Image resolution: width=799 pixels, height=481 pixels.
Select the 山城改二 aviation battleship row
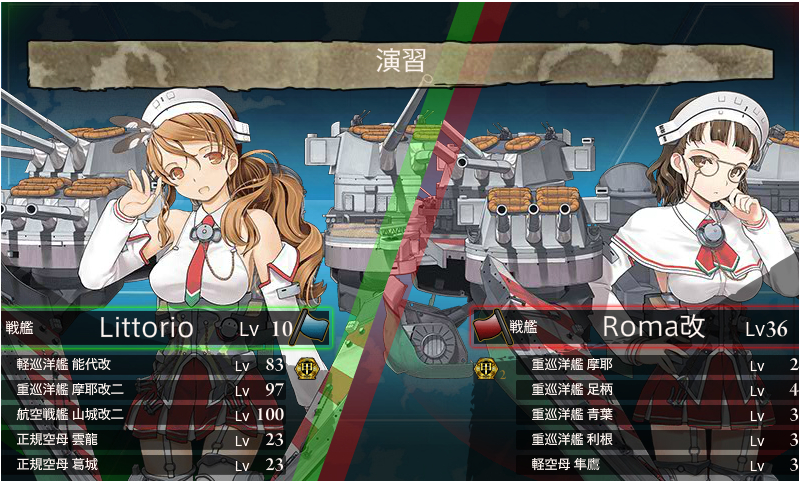(x=148, y=414)
